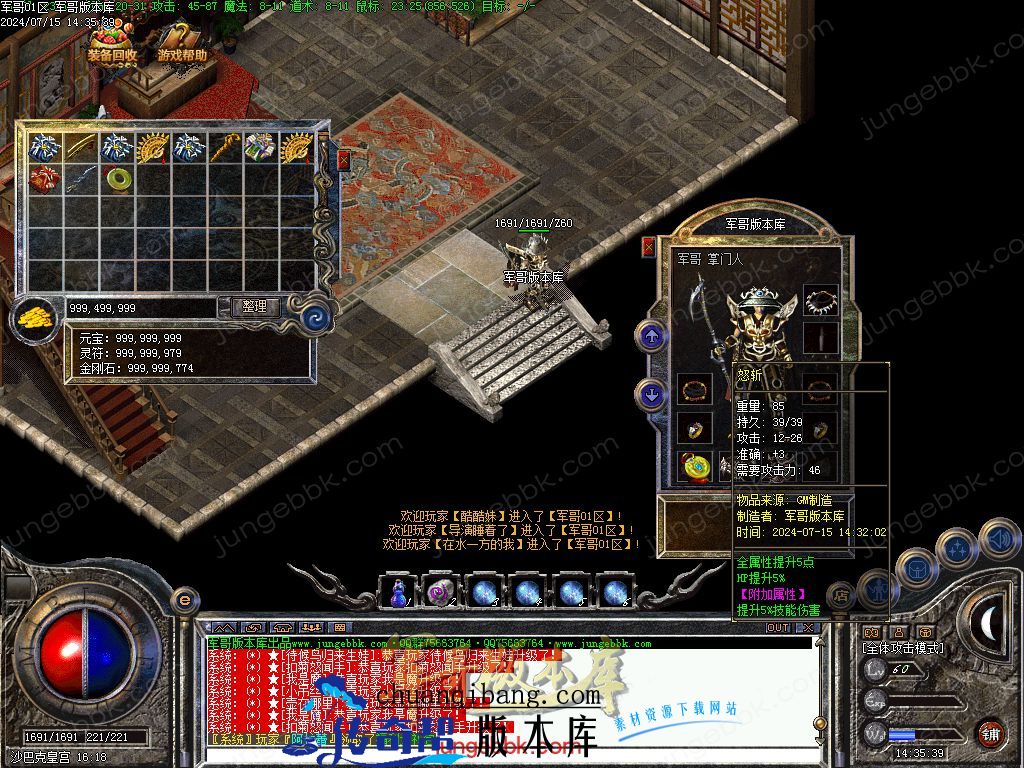Click the OUT button above the chat

tap(777, 628)
